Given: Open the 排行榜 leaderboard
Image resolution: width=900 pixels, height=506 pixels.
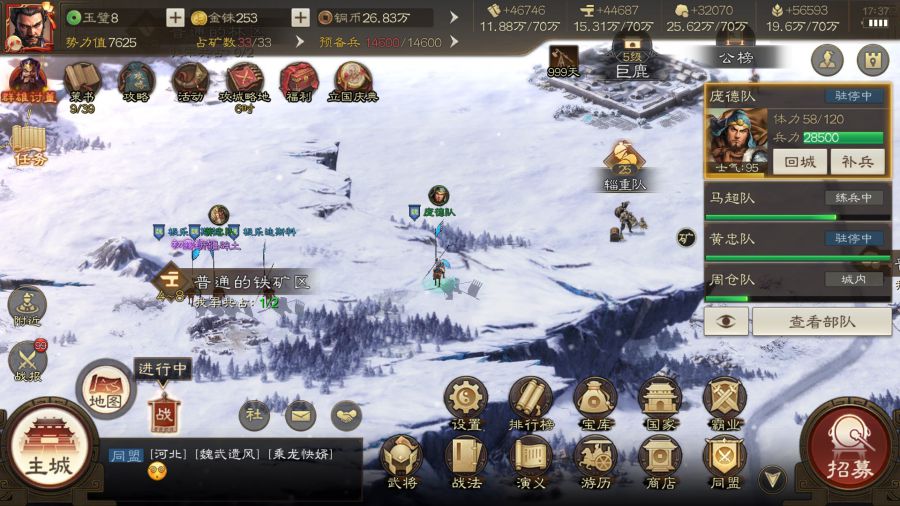Looking at the screenshot, I should [531, 404].
